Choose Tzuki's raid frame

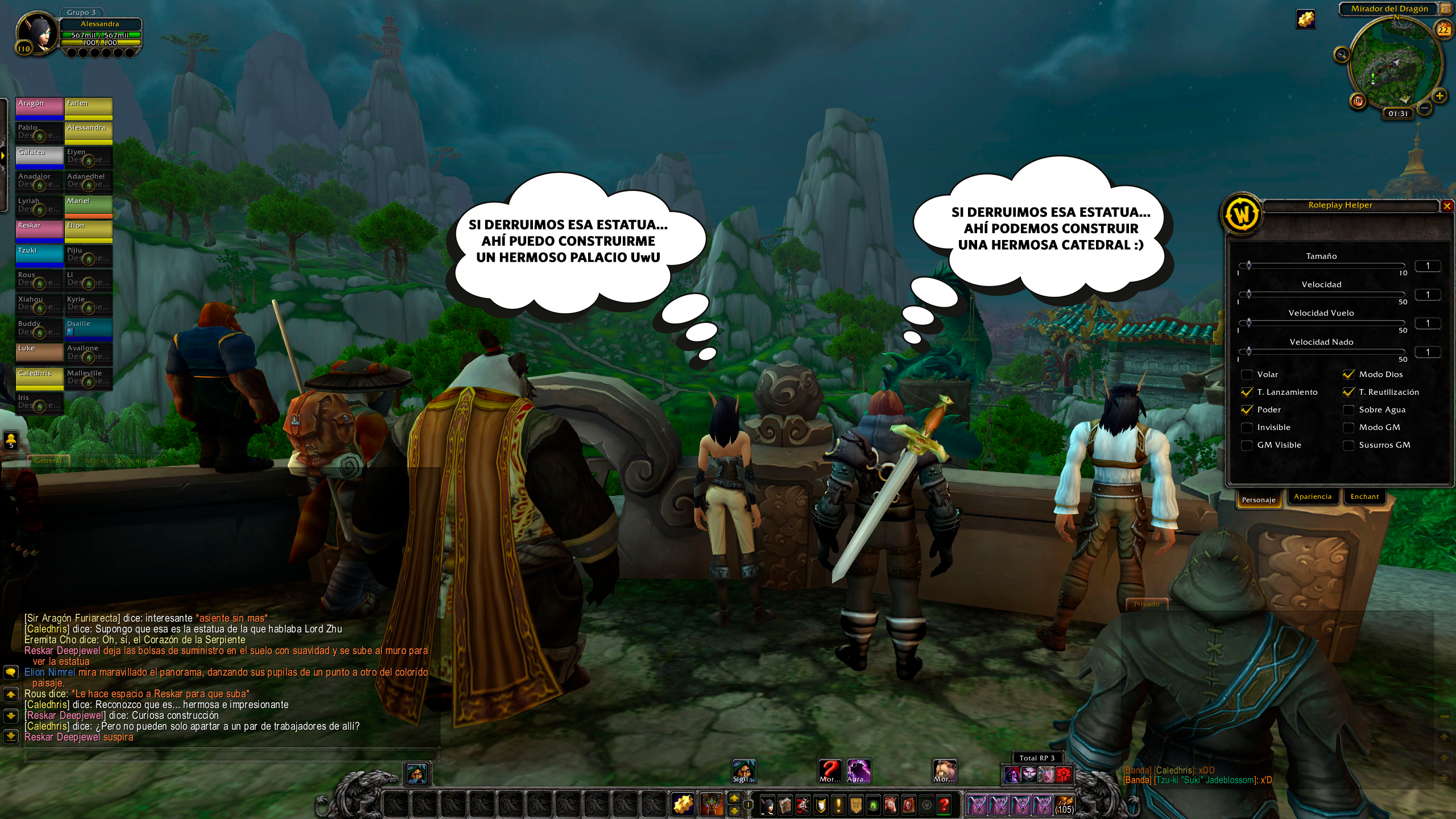tap(39, 255)
